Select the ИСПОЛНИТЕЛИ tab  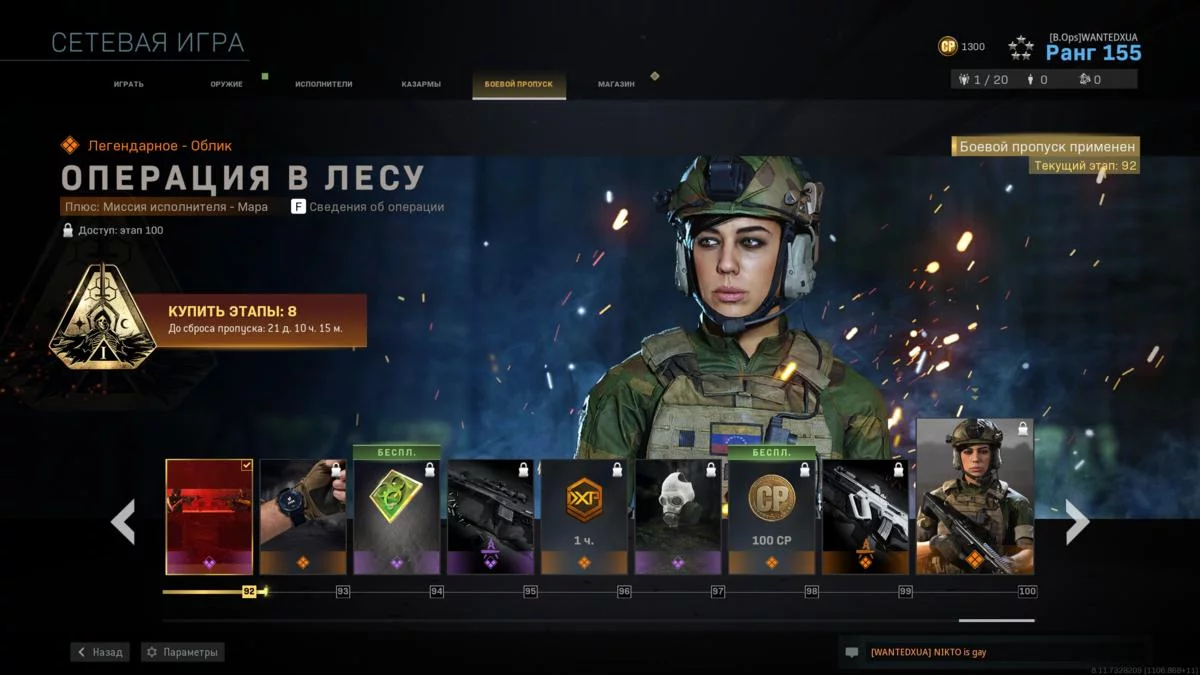coord(323,84)
